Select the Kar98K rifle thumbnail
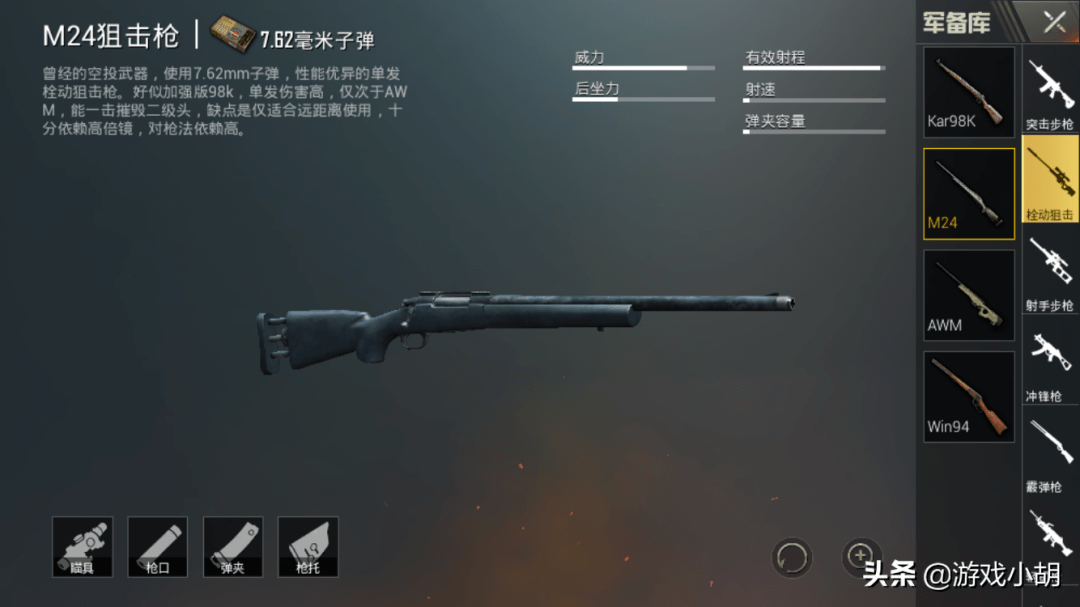This screenshot has width=1080, height=607. coord(968,92)
